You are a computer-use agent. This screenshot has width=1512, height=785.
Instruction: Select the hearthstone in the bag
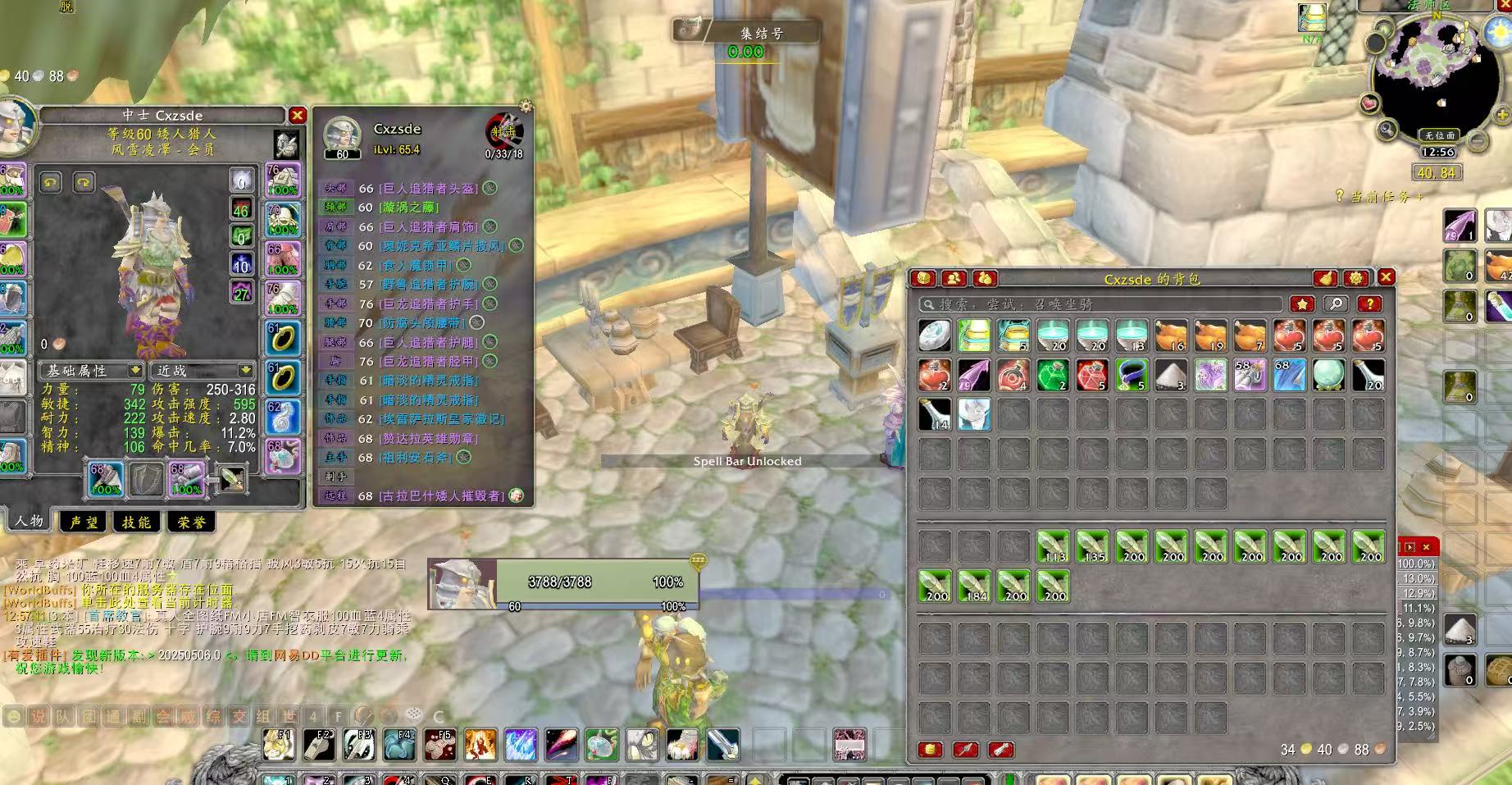(x=934, y=335)
